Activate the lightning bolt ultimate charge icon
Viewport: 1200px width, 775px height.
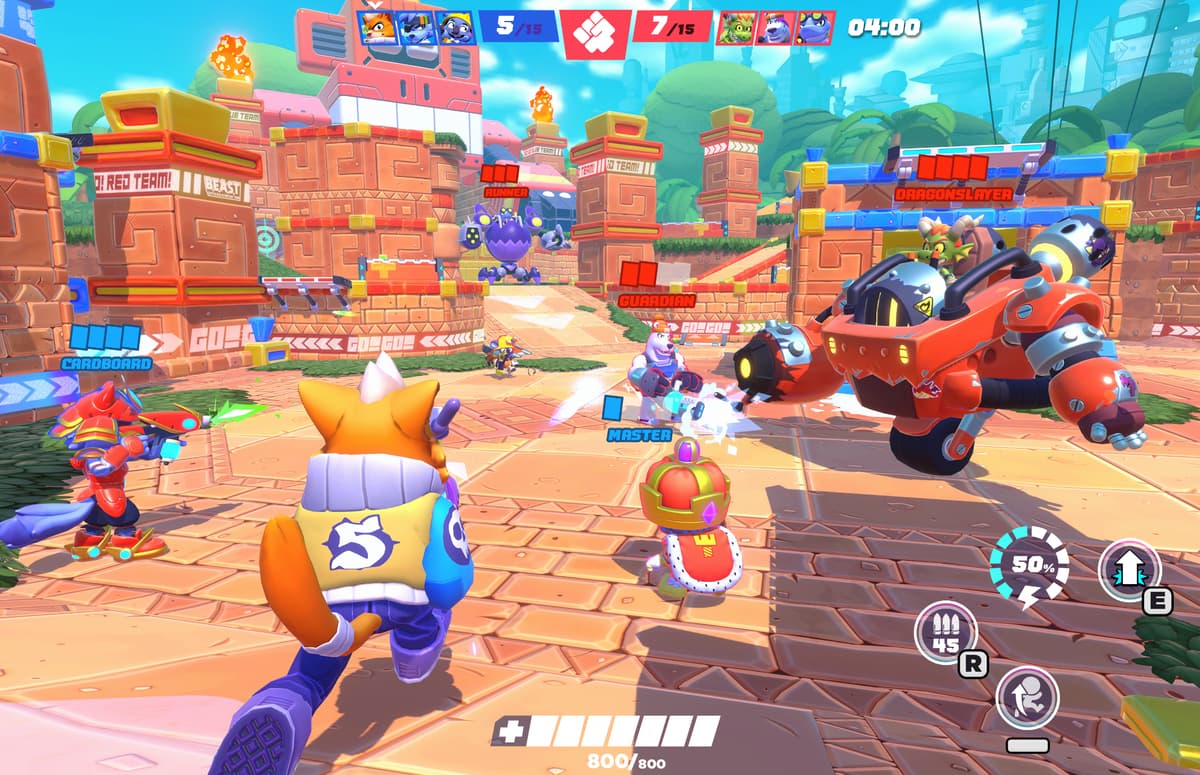(x=1028, y=568)
